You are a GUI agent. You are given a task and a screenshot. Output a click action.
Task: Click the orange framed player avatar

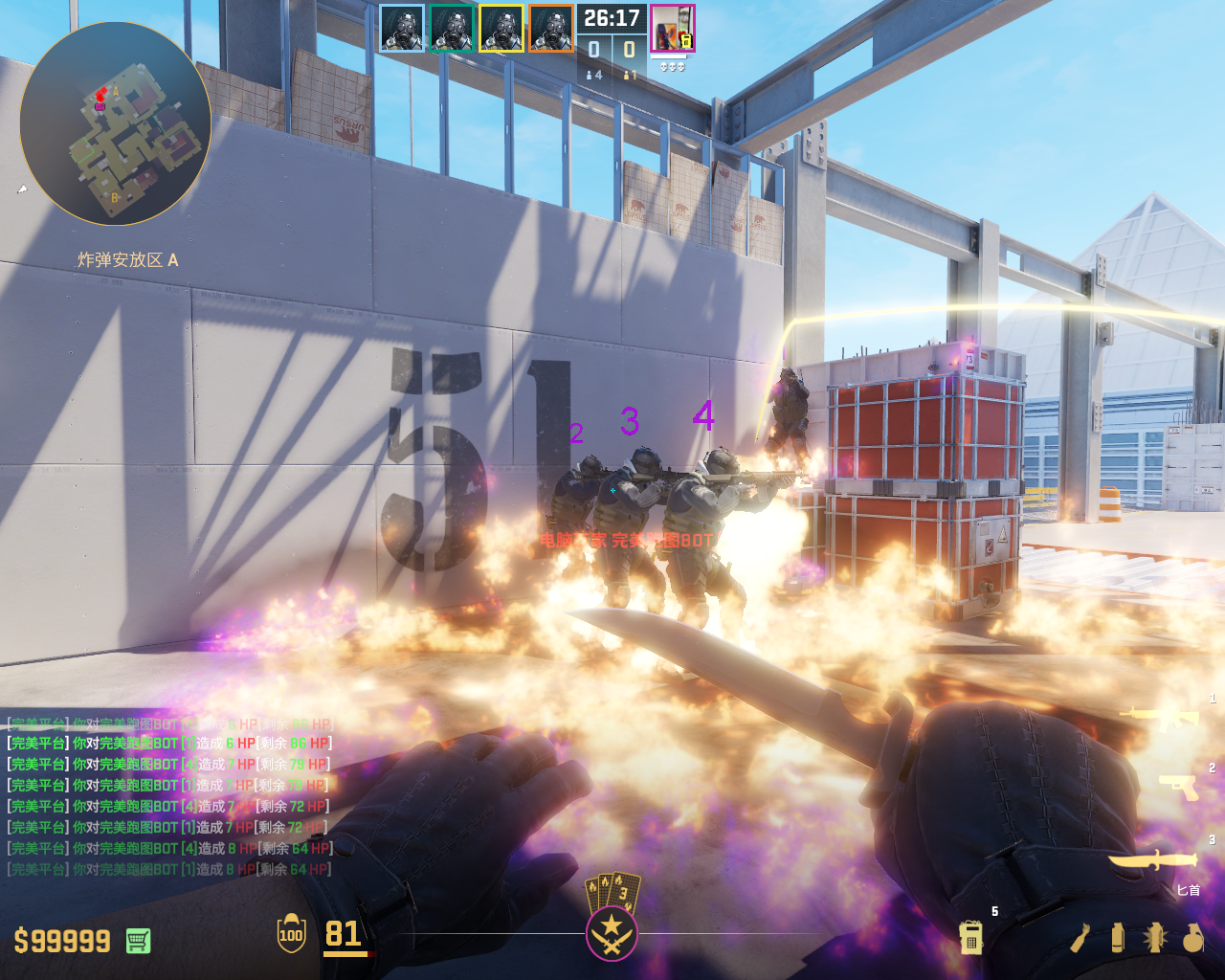pyautogui.click(x=551, y=29)
